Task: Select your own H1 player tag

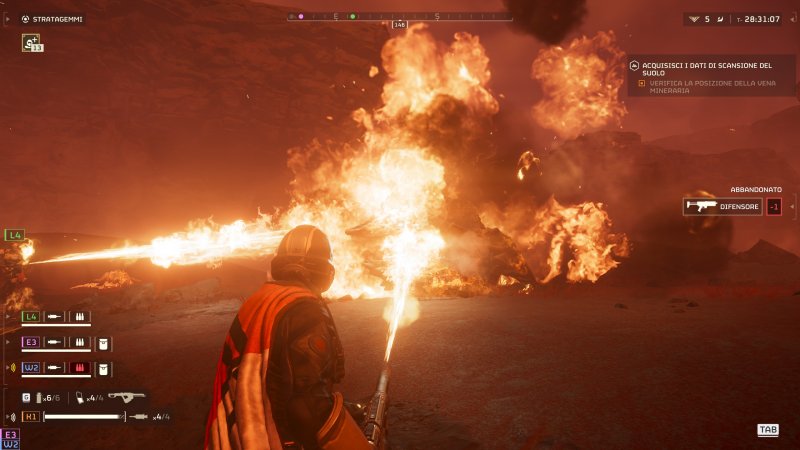Action: (31, 416)
